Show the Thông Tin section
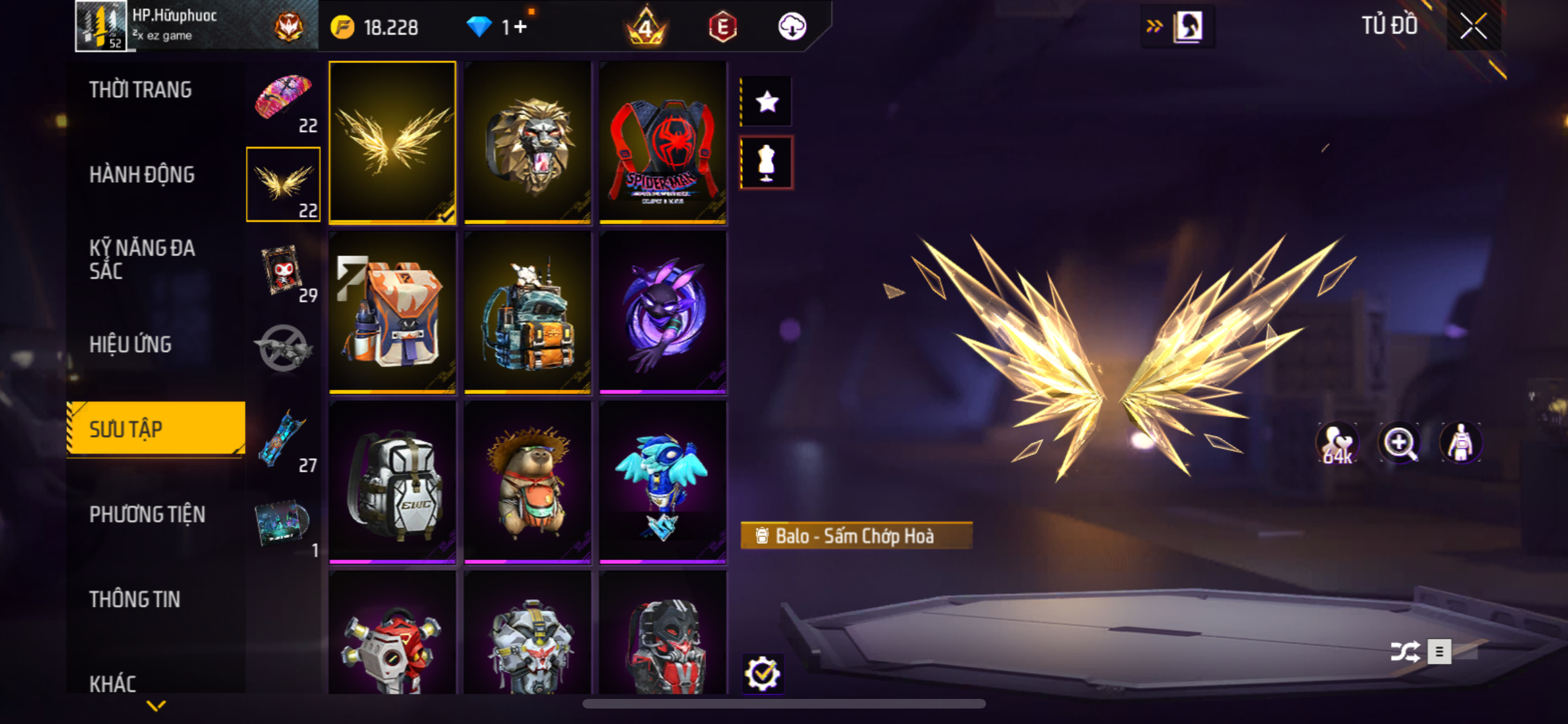 coord(135,599)
